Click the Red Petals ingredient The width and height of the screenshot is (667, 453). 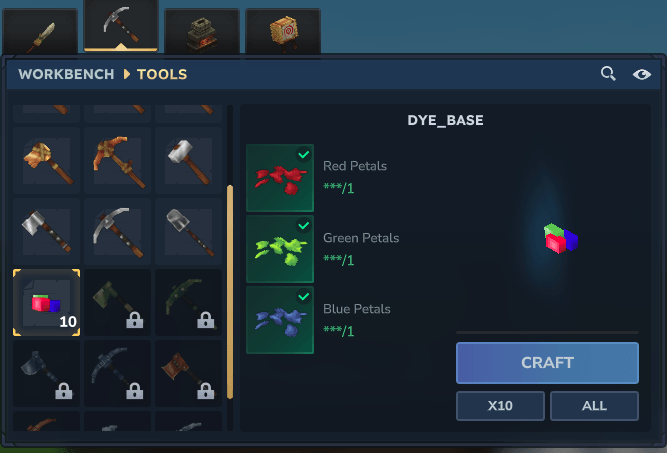coord(280,177)
